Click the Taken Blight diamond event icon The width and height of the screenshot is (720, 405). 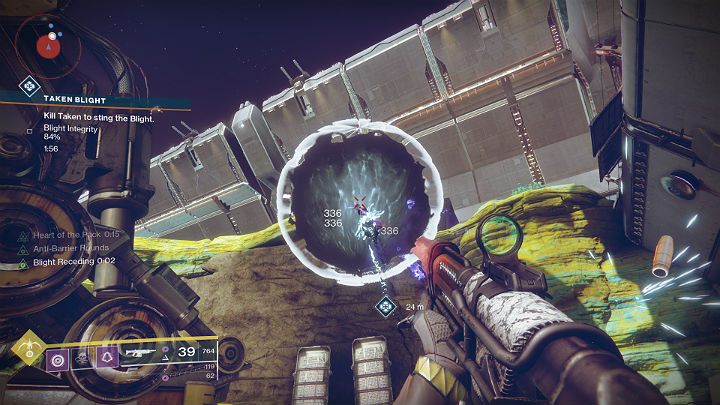coord(29,87)
